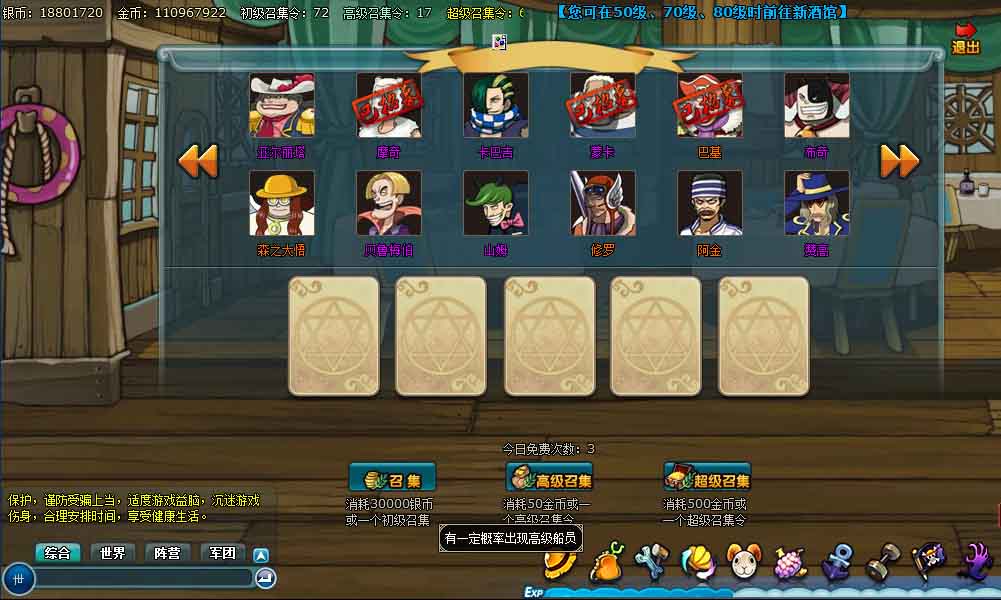
Task: Select the 布奇 character portrait
Action: coord(817,106)
